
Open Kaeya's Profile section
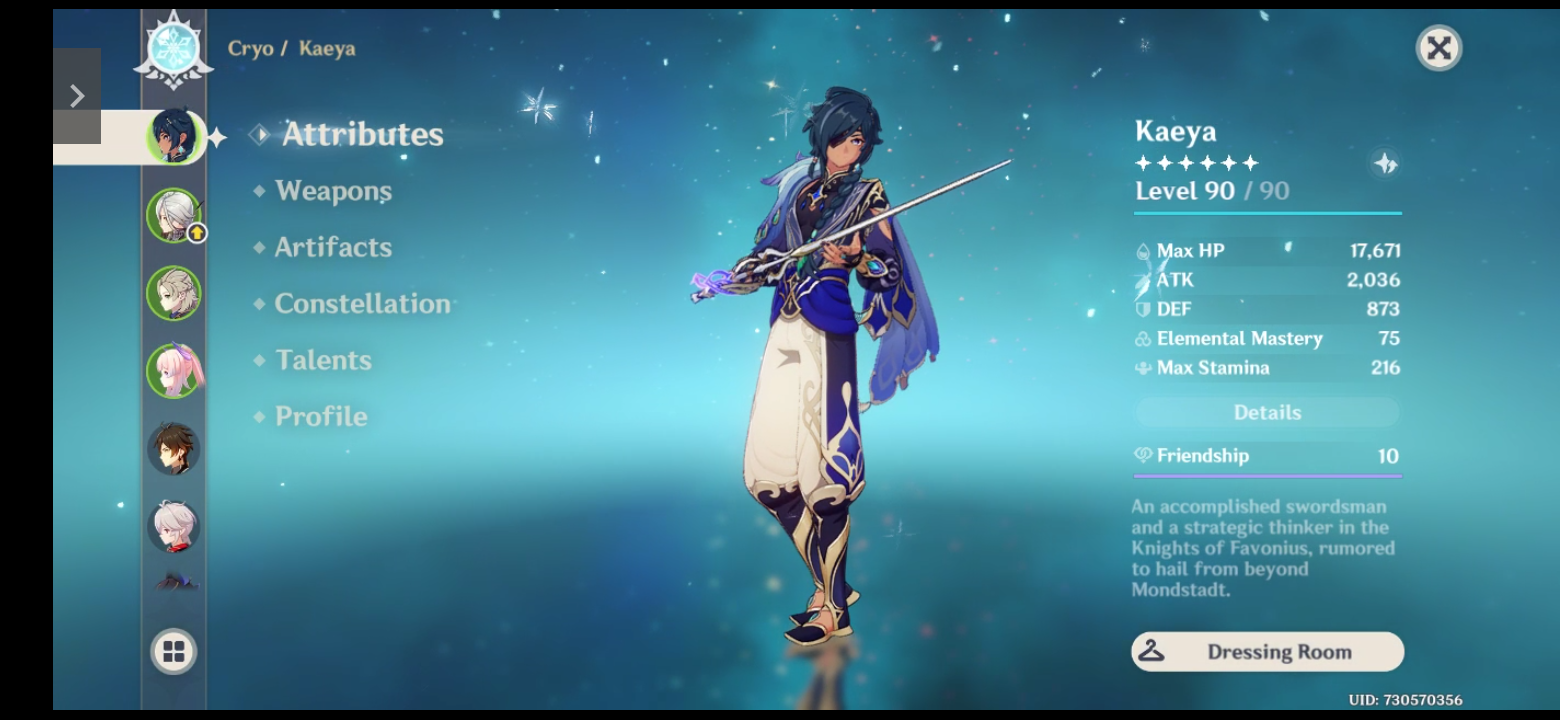[320, 416]
